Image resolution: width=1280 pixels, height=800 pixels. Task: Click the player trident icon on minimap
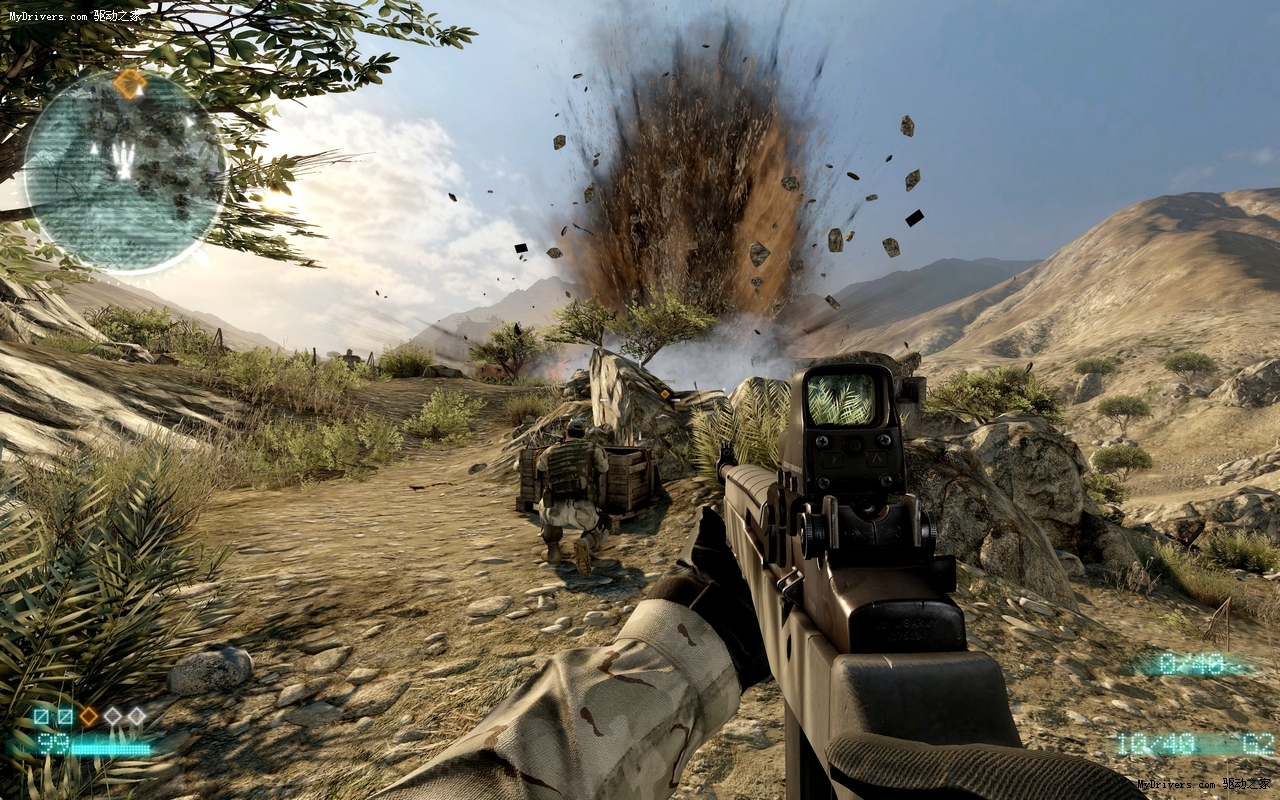click(123, 159)
